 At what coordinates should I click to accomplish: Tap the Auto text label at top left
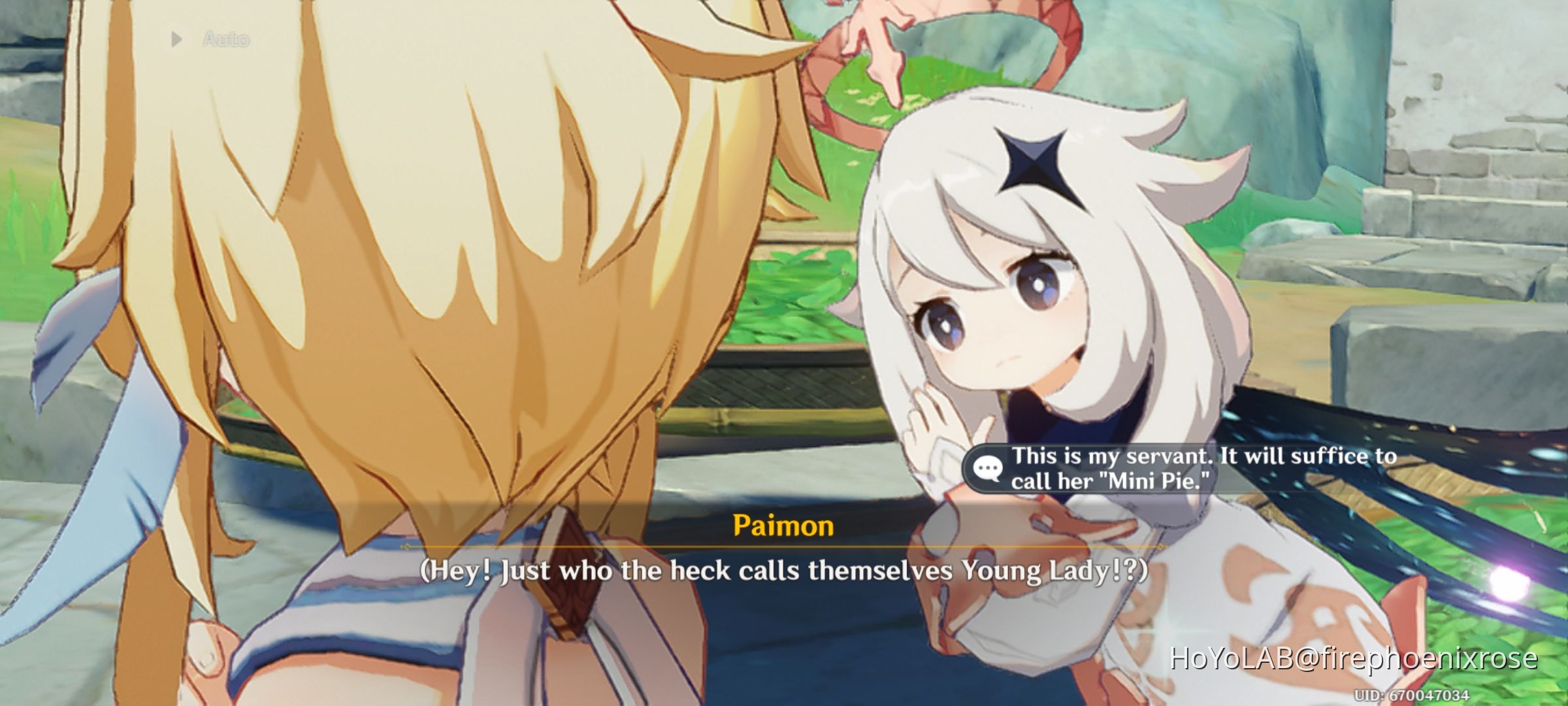225,38
